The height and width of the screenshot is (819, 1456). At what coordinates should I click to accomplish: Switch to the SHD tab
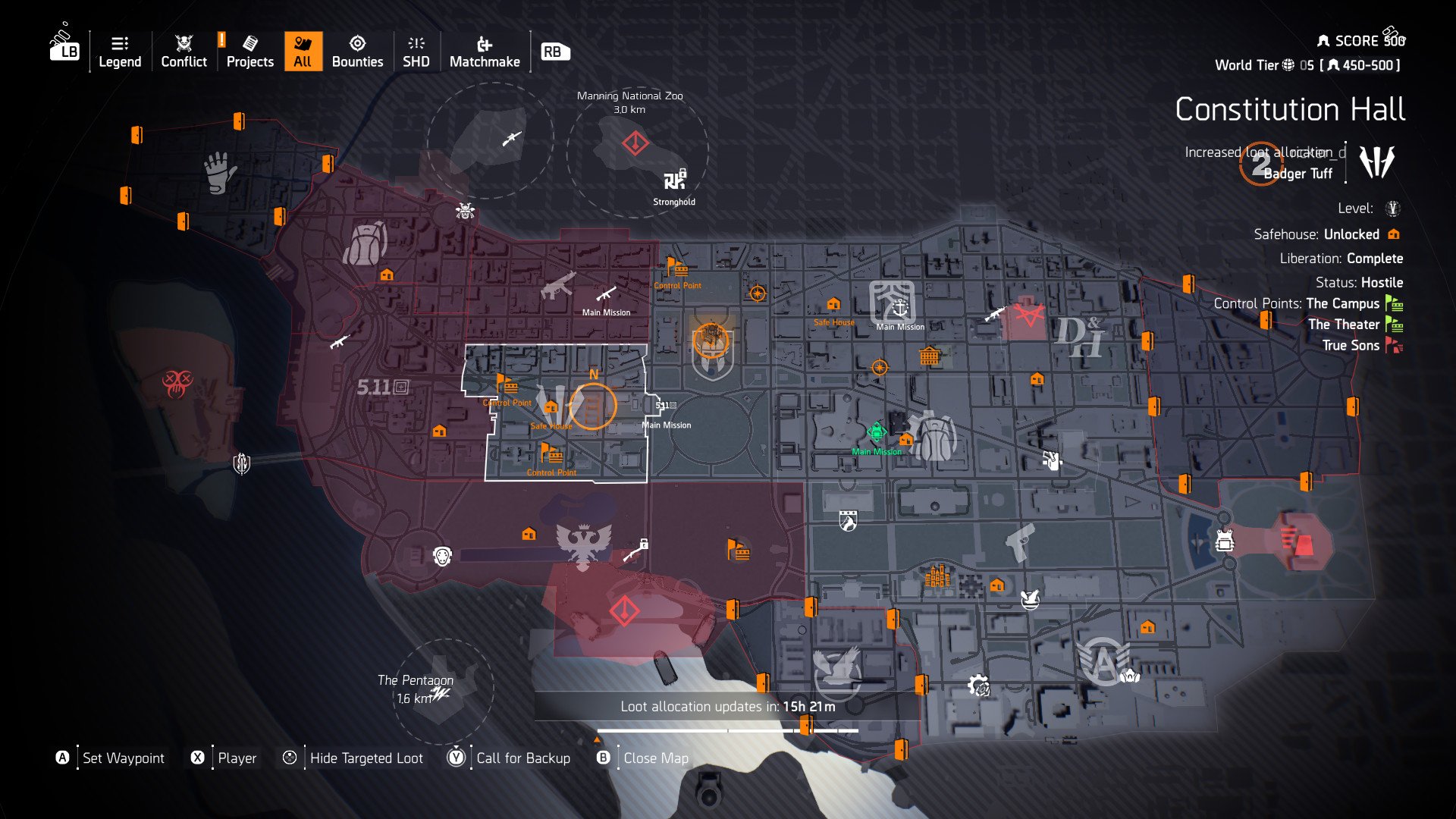coord(416,52)
